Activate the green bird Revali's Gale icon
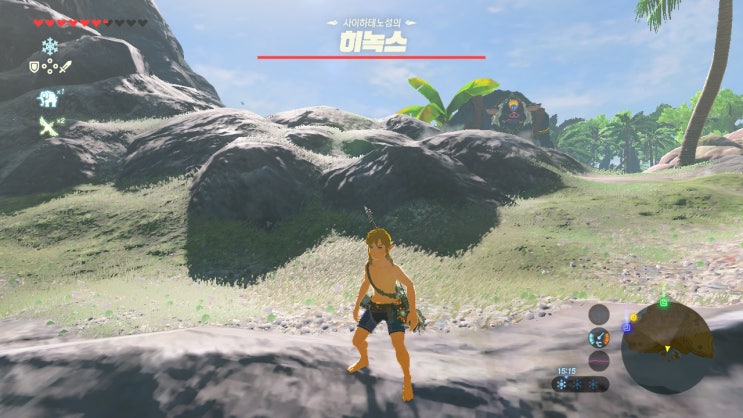Screen dimensions: 743x418 pos(47,125)
